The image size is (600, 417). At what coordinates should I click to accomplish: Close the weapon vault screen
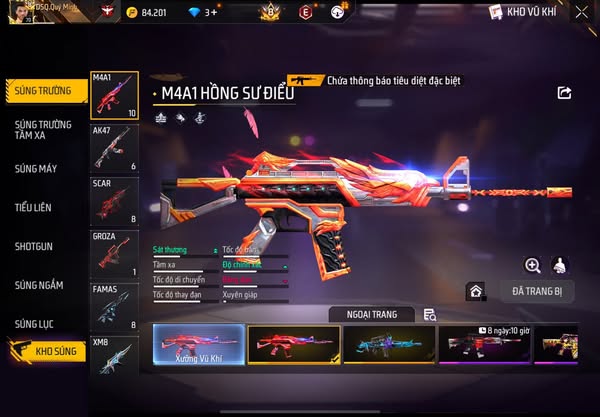(x=582, y=13)
